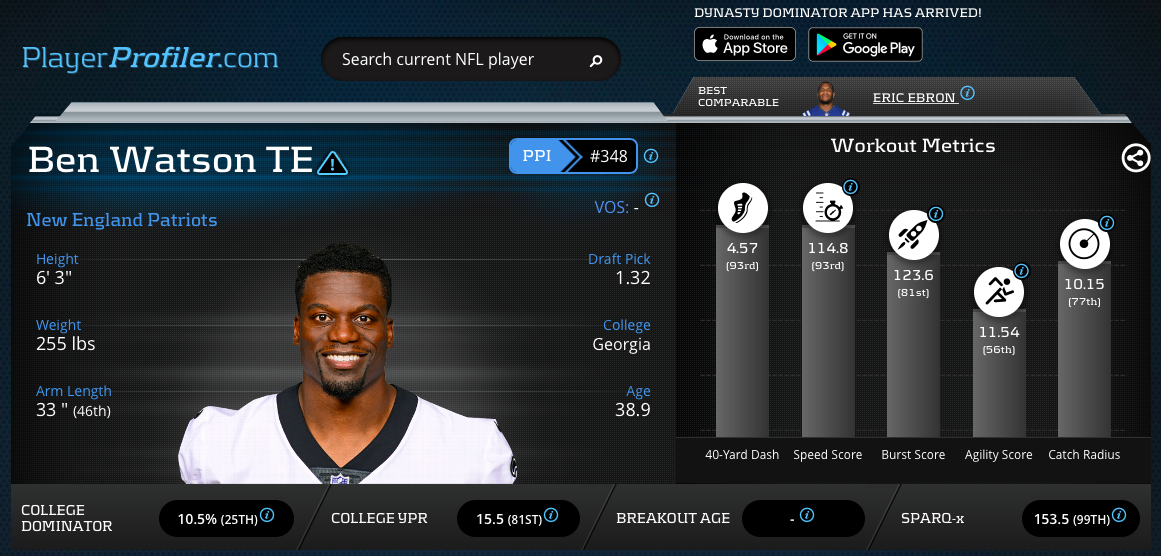This screenshot has height=556, width=1161.
Task: Show info for PPI rank
Action: tap(651, 156)
